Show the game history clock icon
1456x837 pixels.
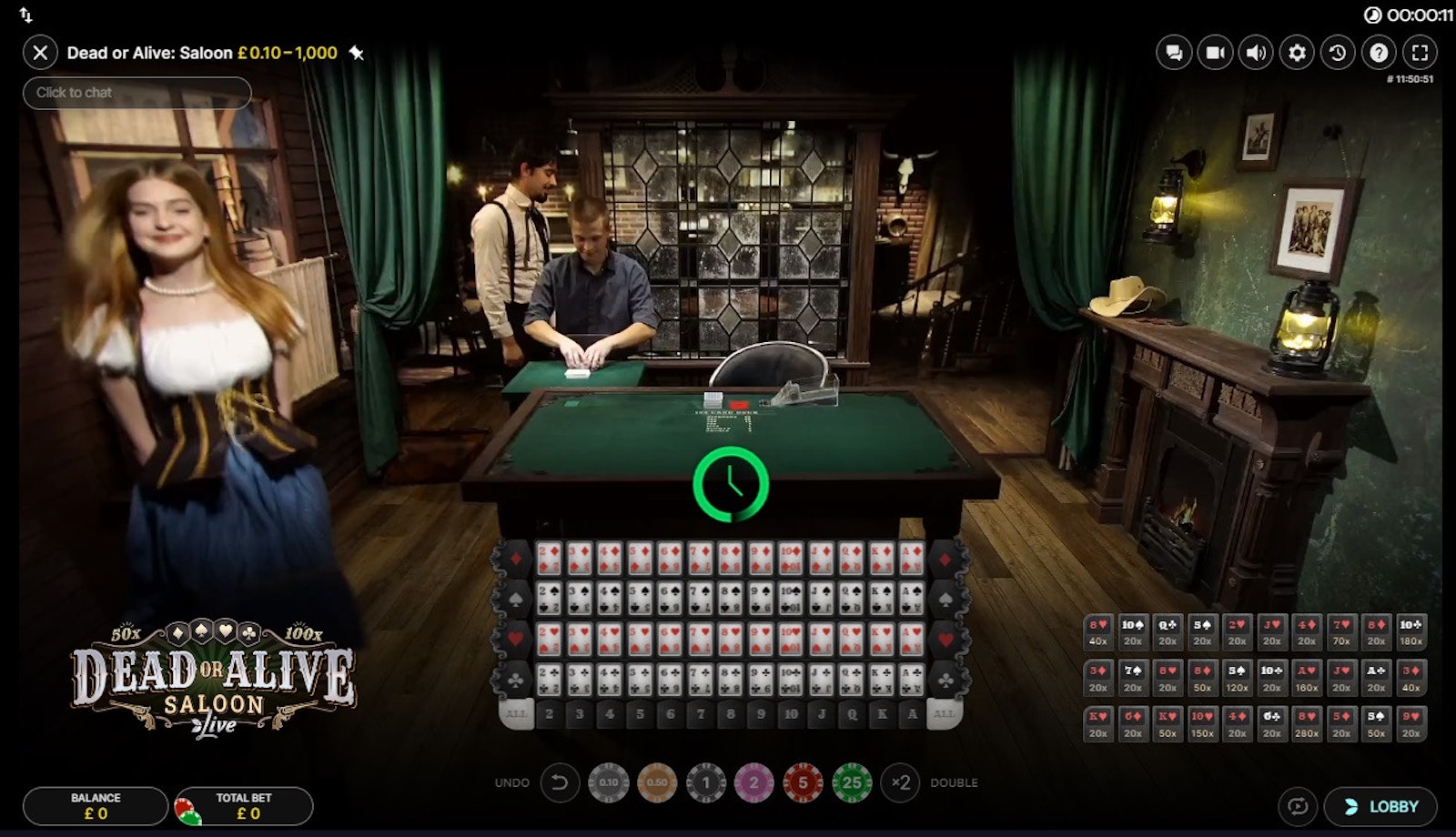coord(1338,53)
